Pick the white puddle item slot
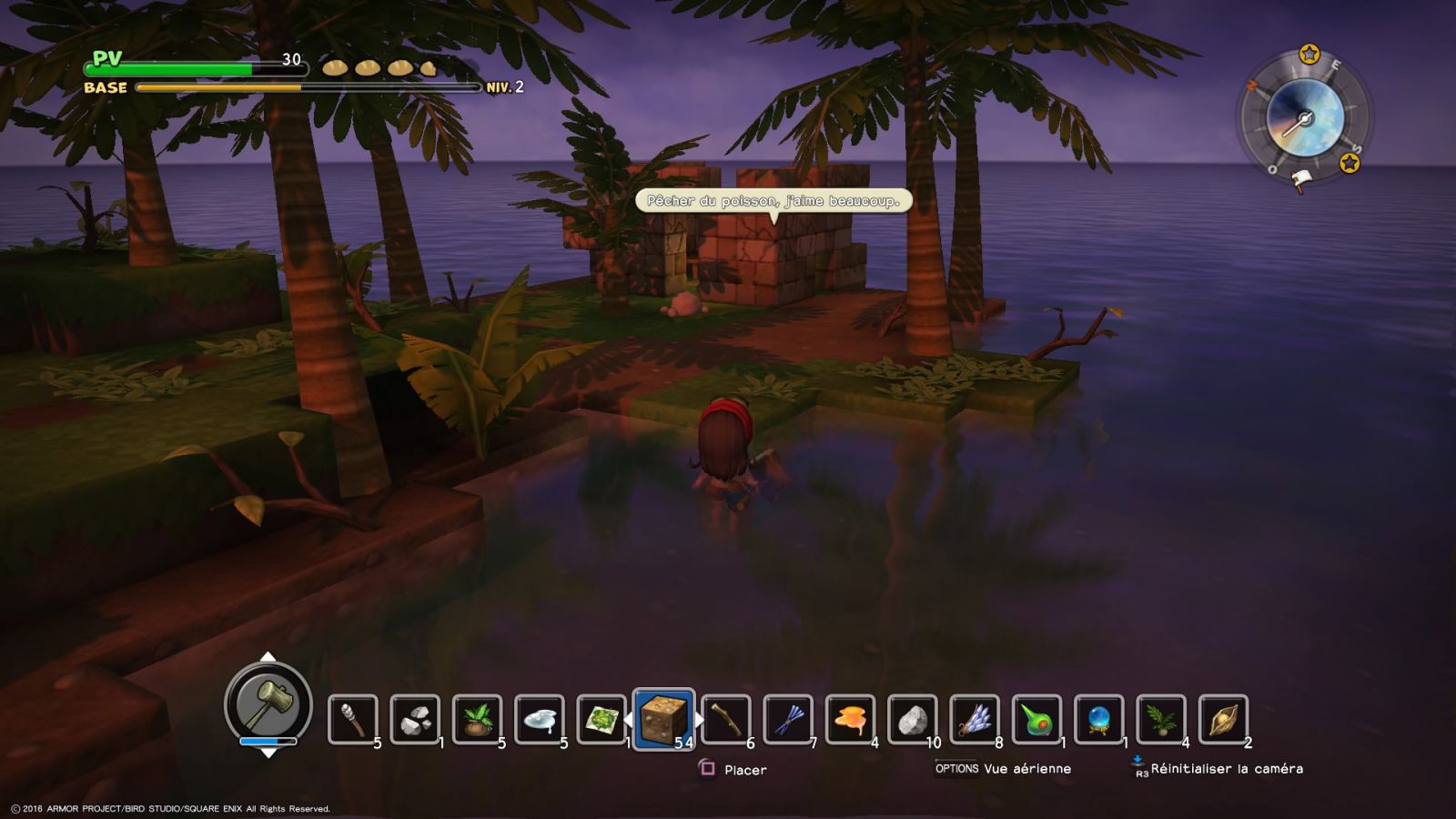 coord(539,719)
